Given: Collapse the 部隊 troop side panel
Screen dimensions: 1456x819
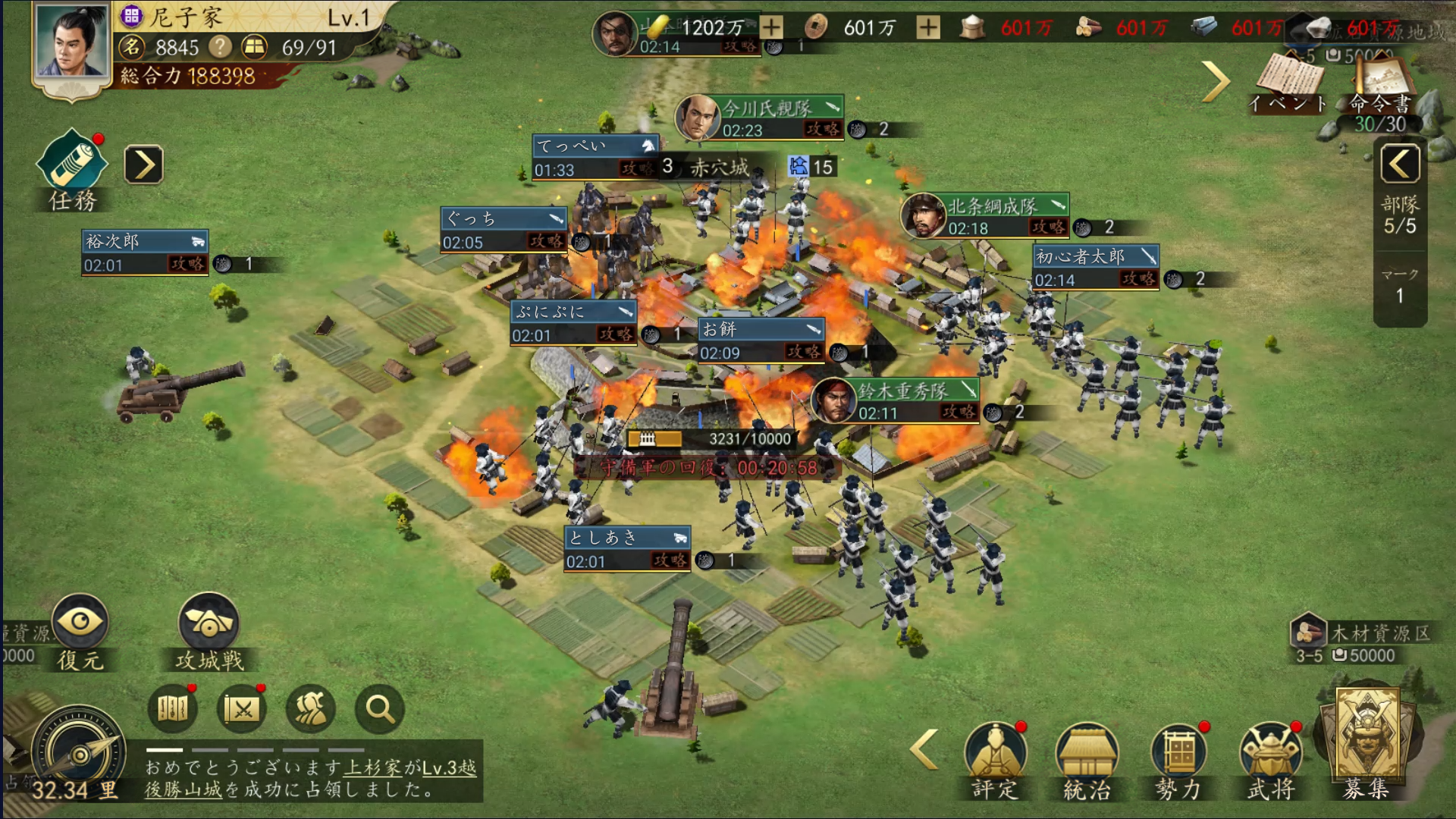Looking at the screenshot, I should [1400, 163].
